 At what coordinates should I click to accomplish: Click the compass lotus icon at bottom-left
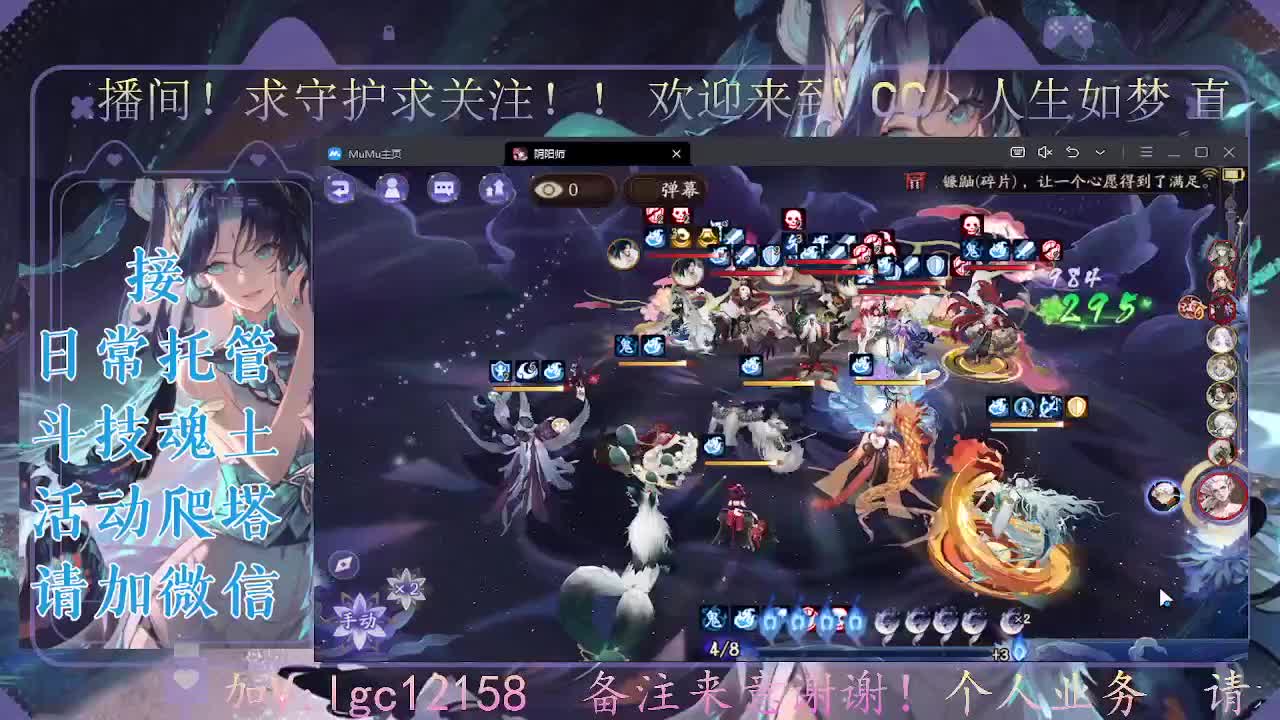click(x=341, y=565)
